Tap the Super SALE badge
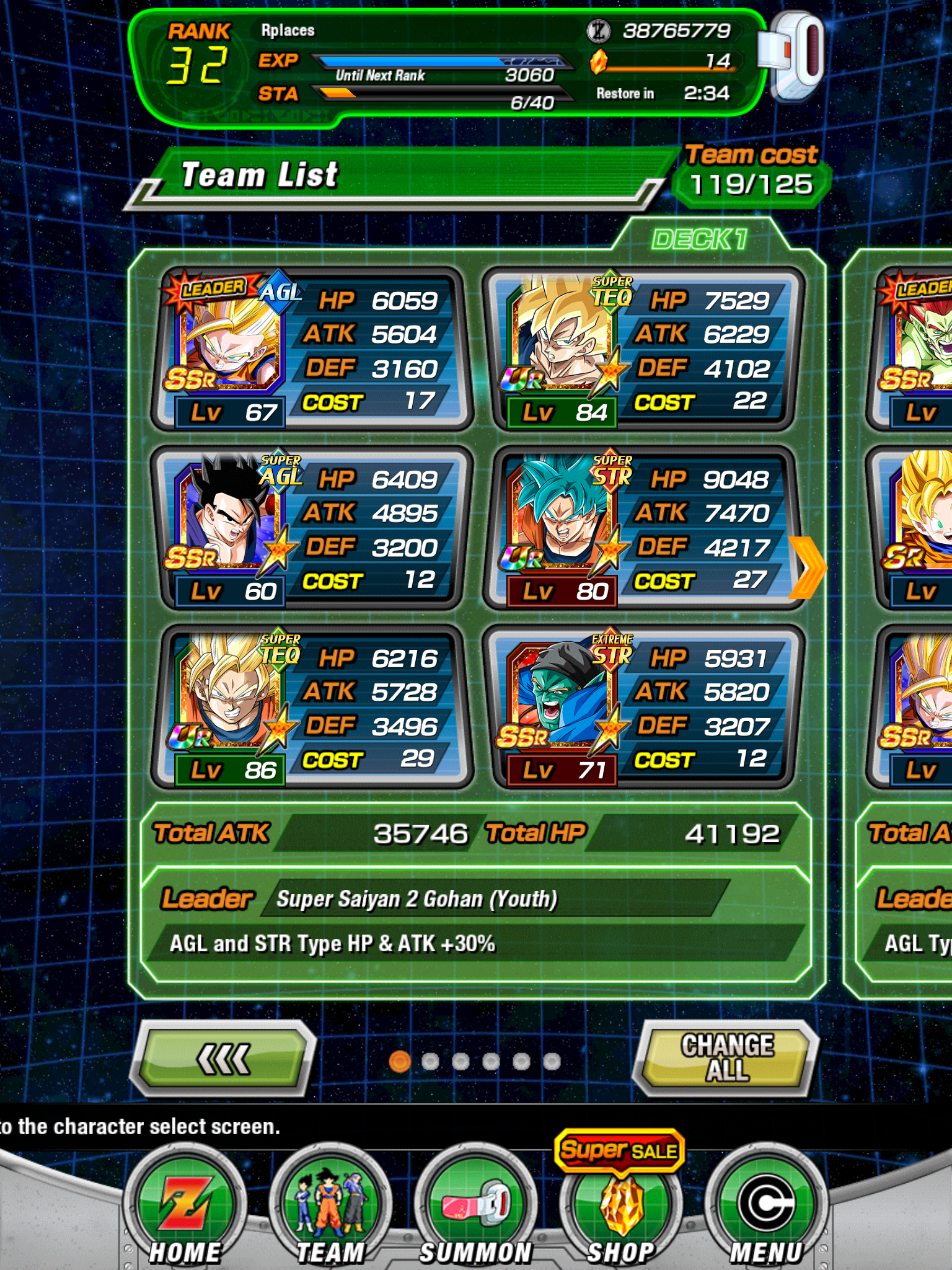Screen dimensions: 952x1270 click(x=619, y=1151)
